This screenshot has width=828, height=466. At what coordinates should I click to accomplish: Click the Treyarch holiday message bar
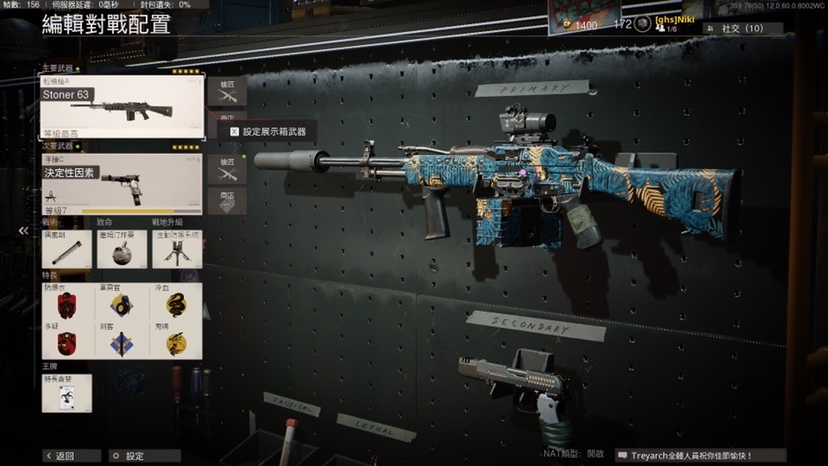698,455
